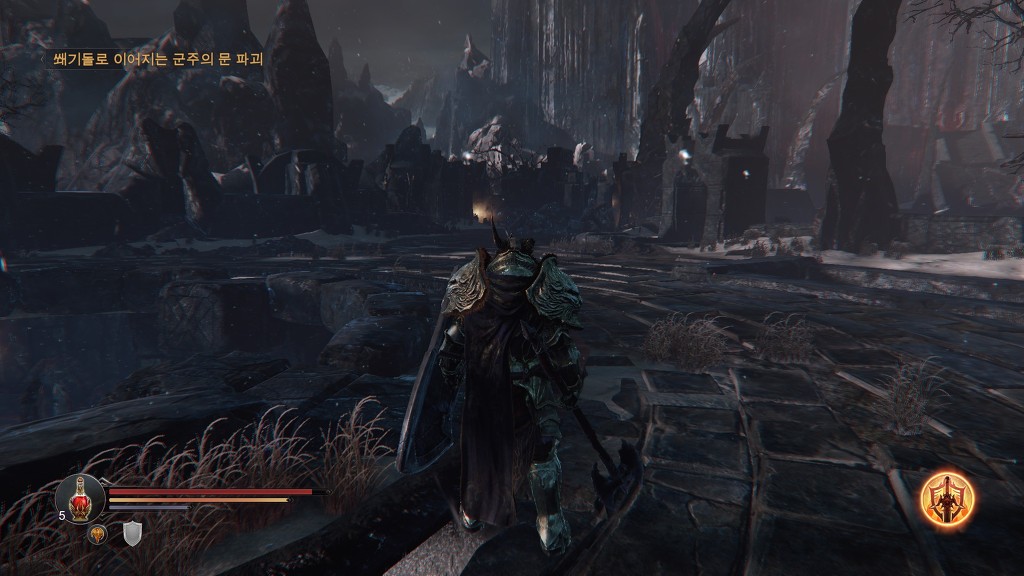Select the red health potion flask
Screen dimensions: 1024x576
coord(80,497)
